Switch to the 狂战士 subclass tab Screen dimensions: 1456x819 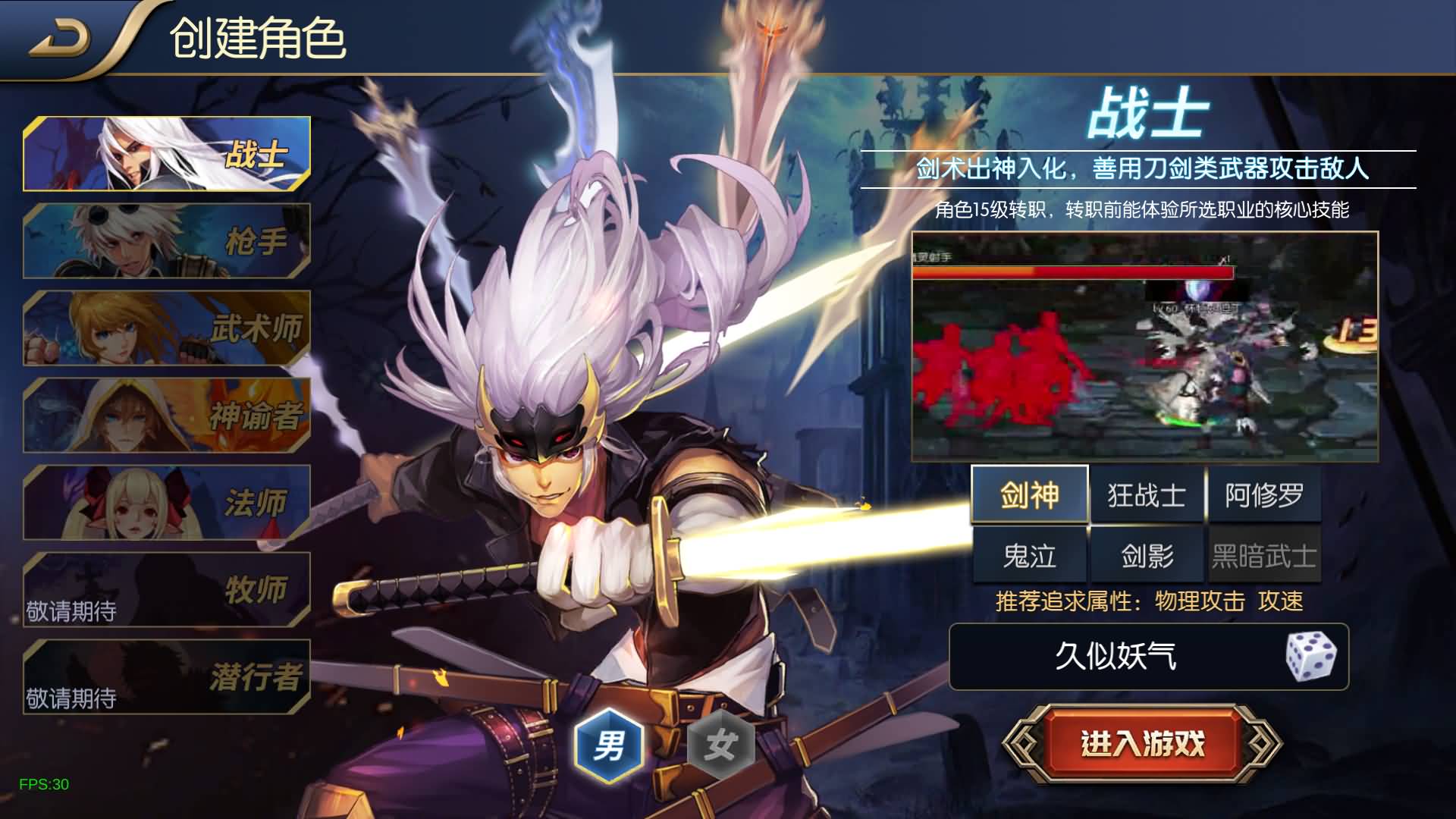pyautogui.click(x=1147, y=494)
